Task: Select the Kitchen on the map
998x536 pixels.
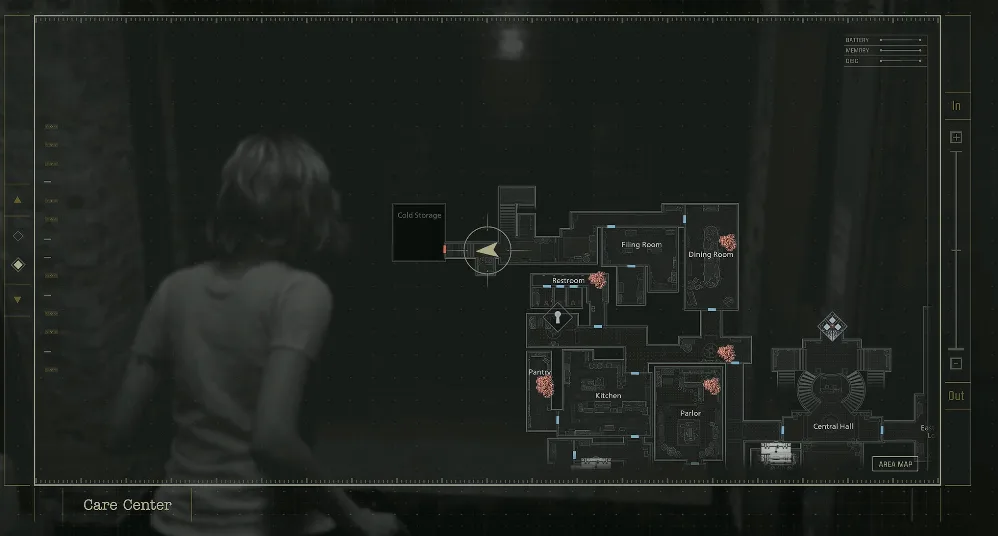Action: point(608,400)
